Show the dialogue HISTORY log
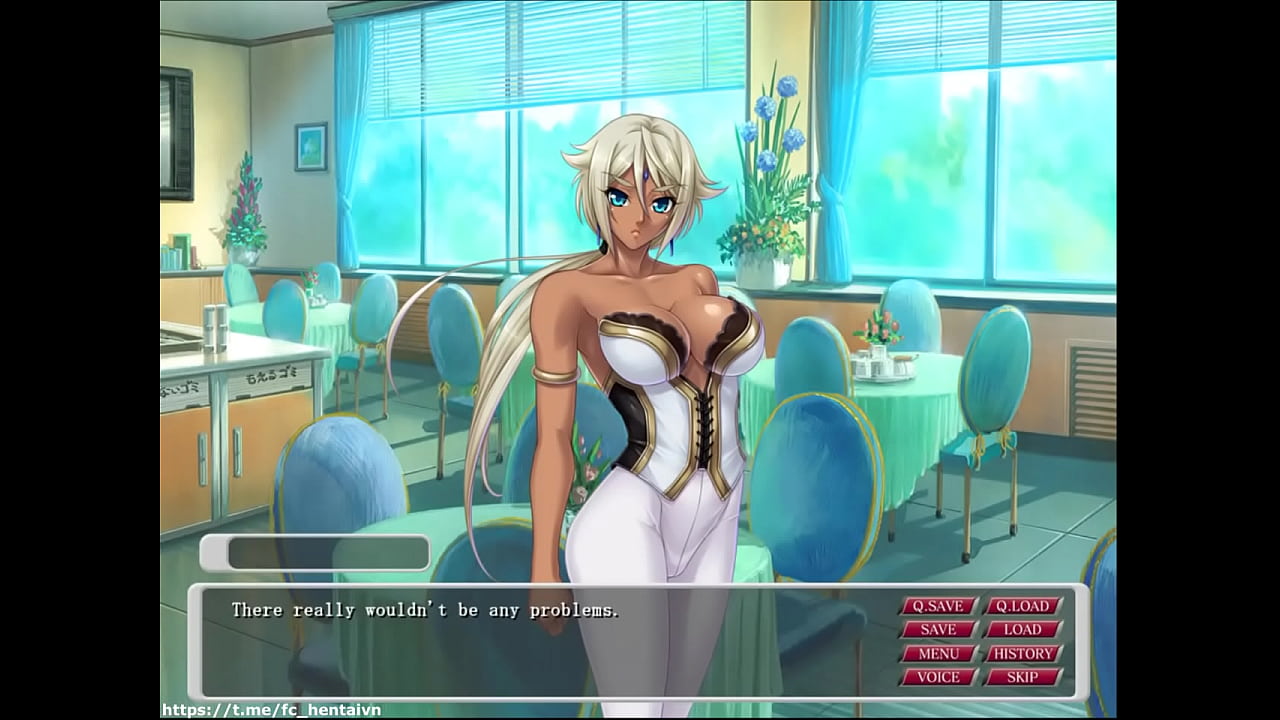The image size is (1280, 720). 1023,654
